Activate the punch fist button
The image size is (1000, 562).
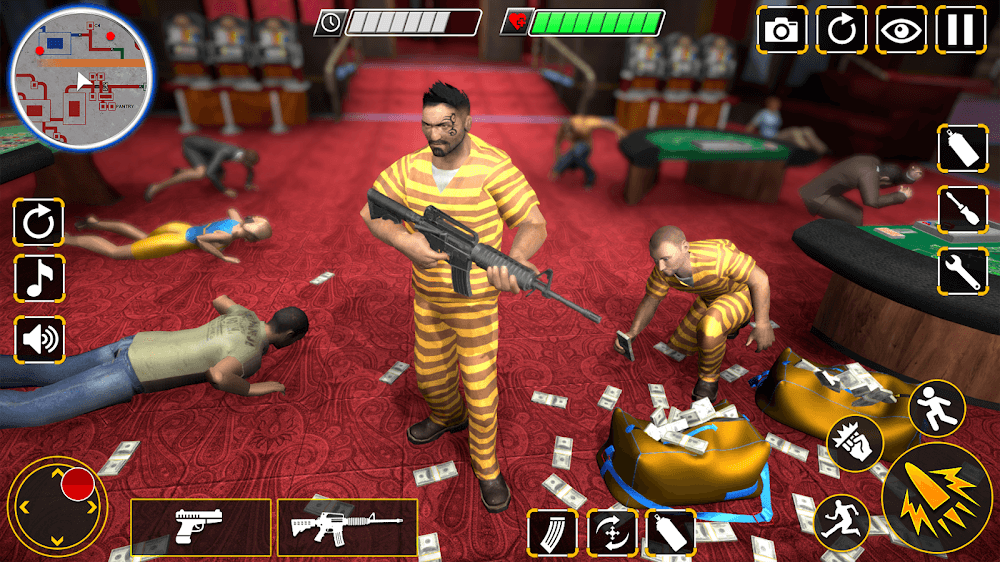[855, 442]
